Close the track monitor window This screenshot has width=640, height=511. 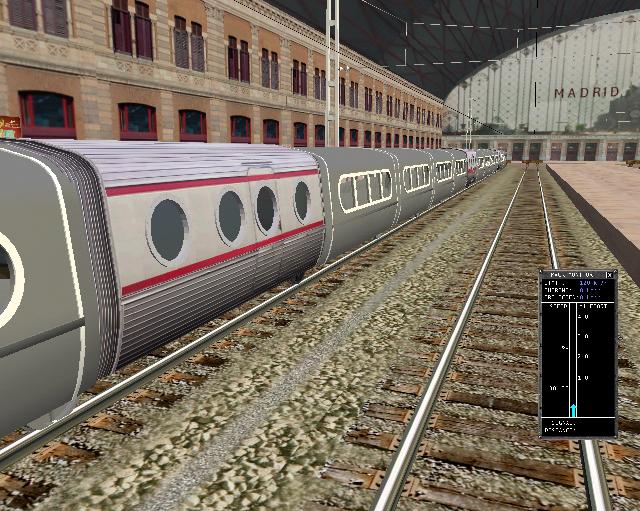click(611, 274)
